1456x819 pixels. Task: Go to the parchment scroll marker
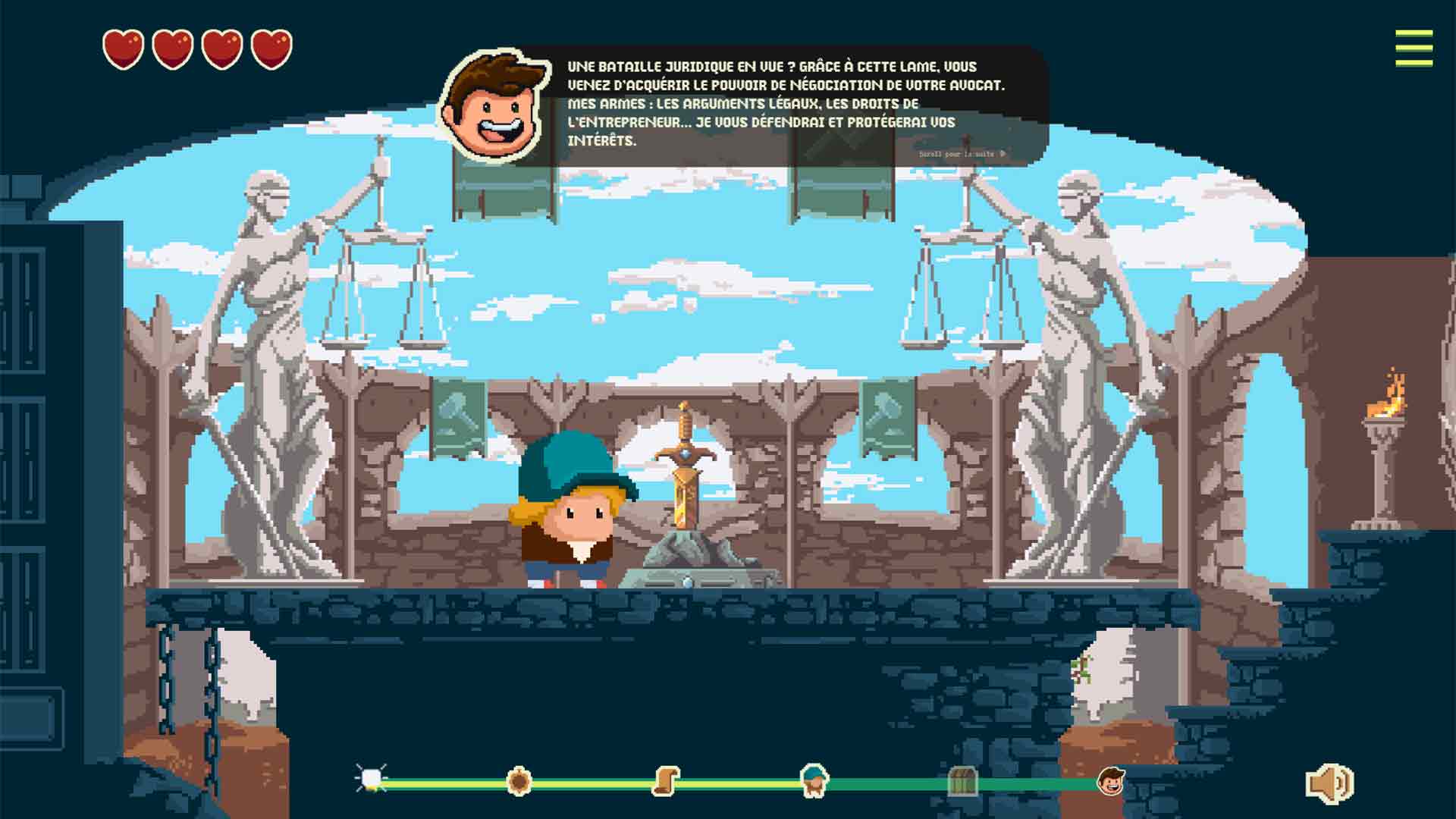pyautogui.click(x=666, y=780)
